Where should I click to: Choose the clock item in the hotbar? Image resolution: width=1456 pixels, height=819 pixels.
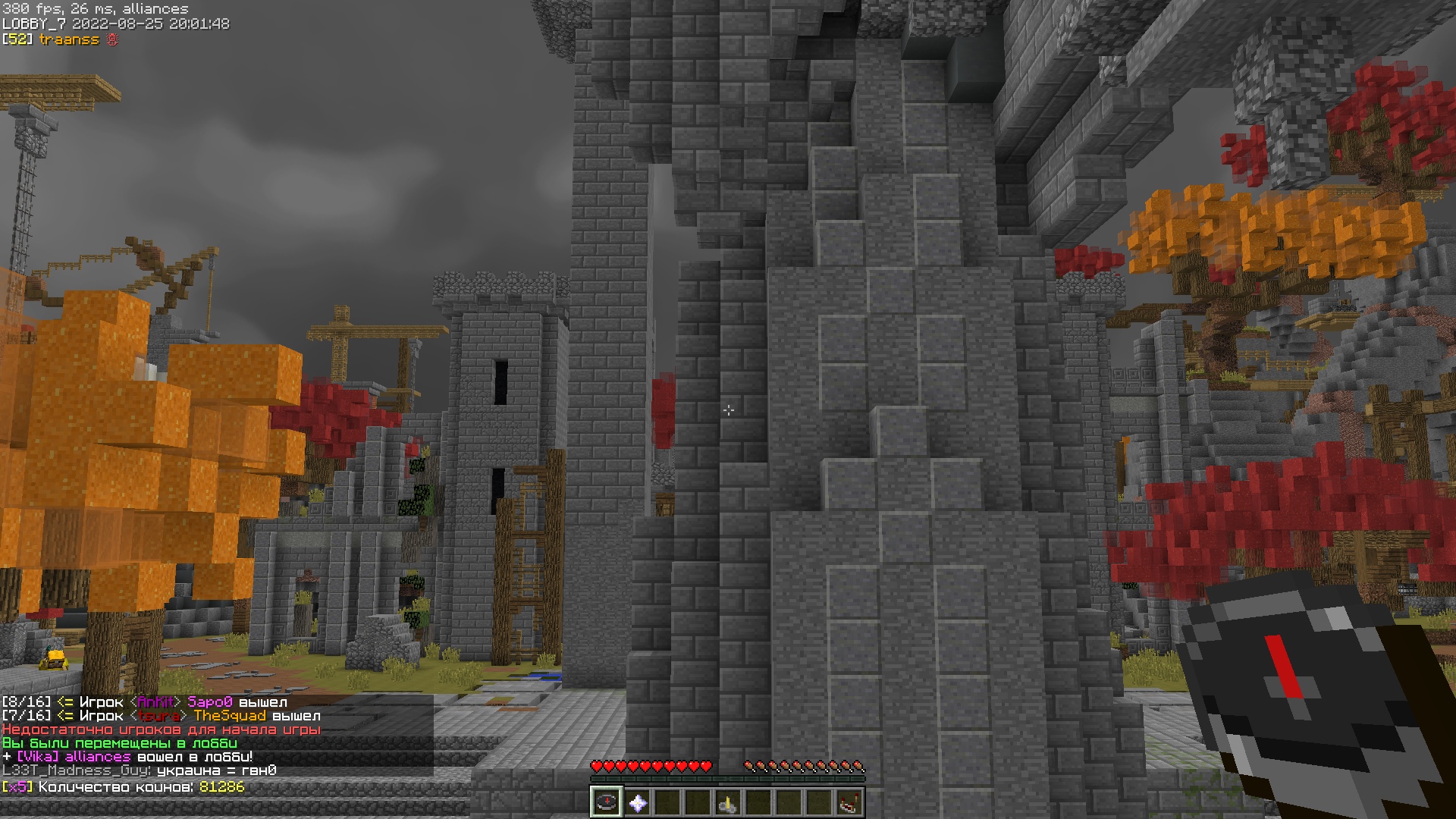point(728,802)
